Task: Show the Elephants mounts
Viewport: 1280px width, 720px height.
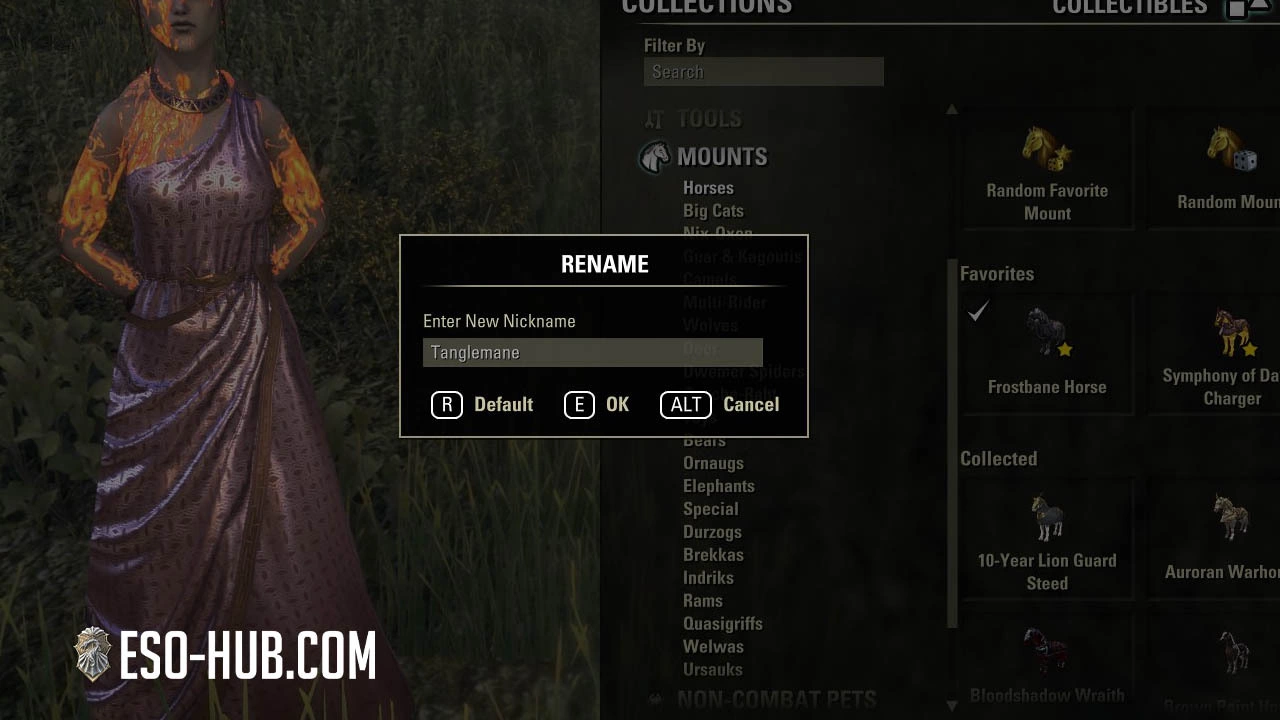Action: tap(718, 486)
